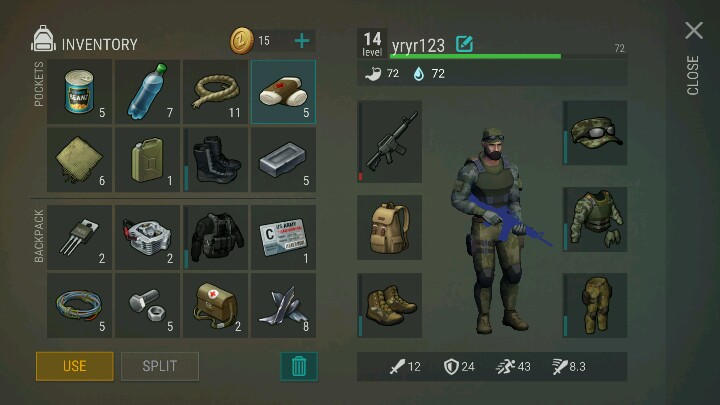
Task: Add coins with the plus button
Action: (302, 41)
